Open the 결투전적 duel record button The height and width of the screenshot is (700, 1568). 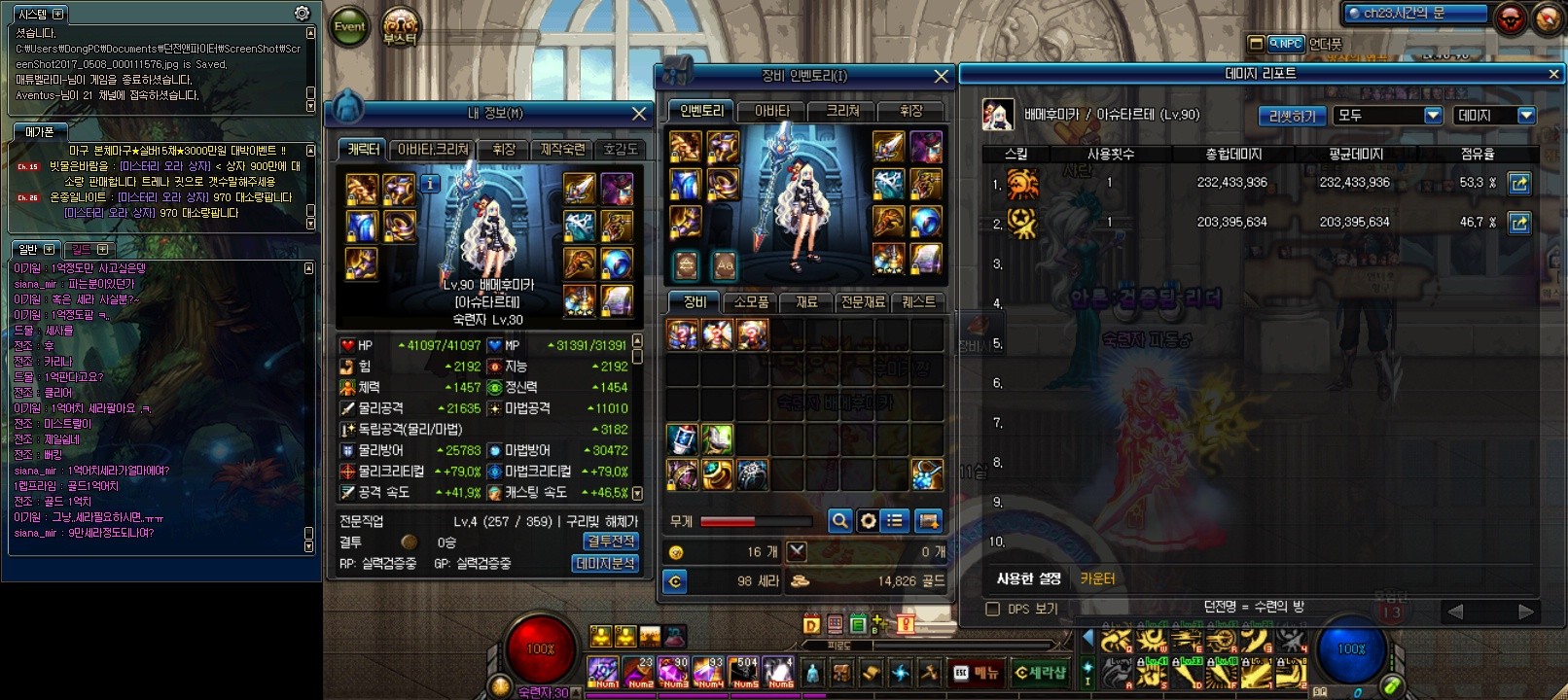pyautogui.click(x=611, y=542)
